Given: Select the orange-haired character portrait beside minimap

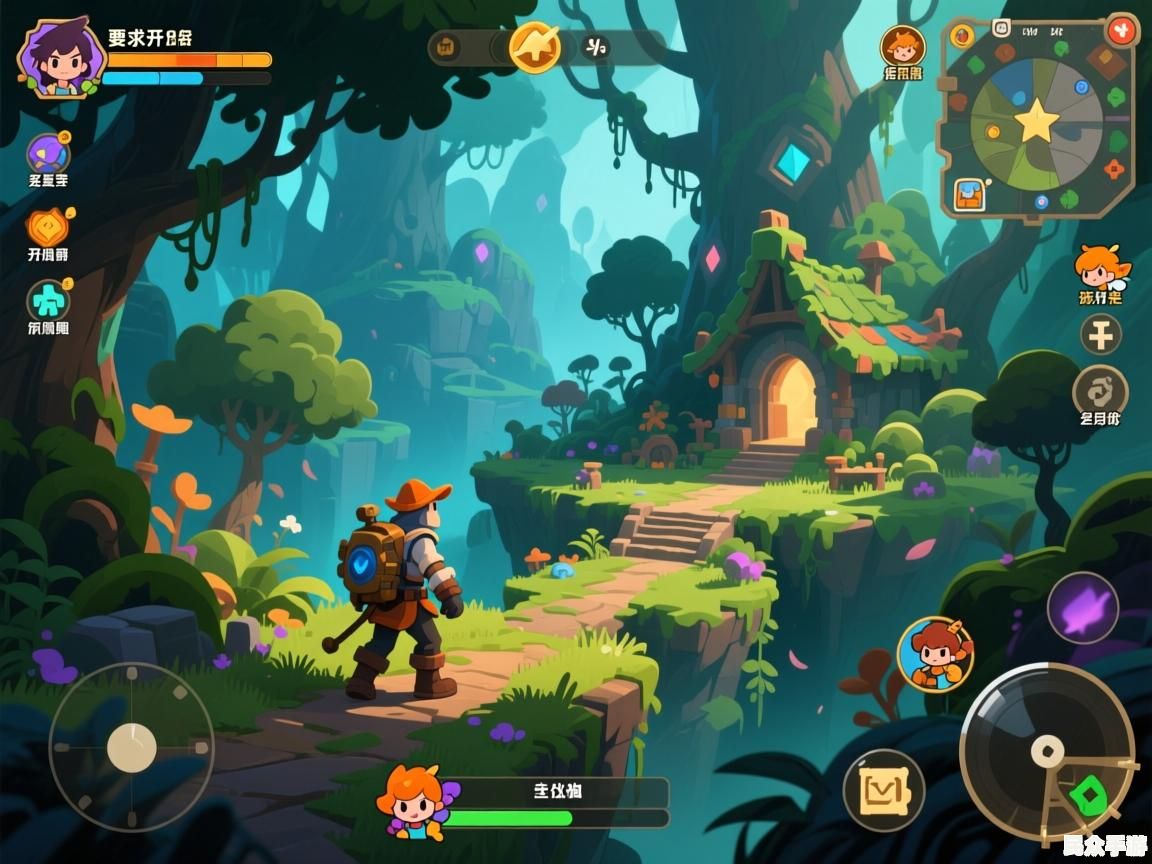Looking at the screenshot, I should pyautogui.click(x=902, y=47).
